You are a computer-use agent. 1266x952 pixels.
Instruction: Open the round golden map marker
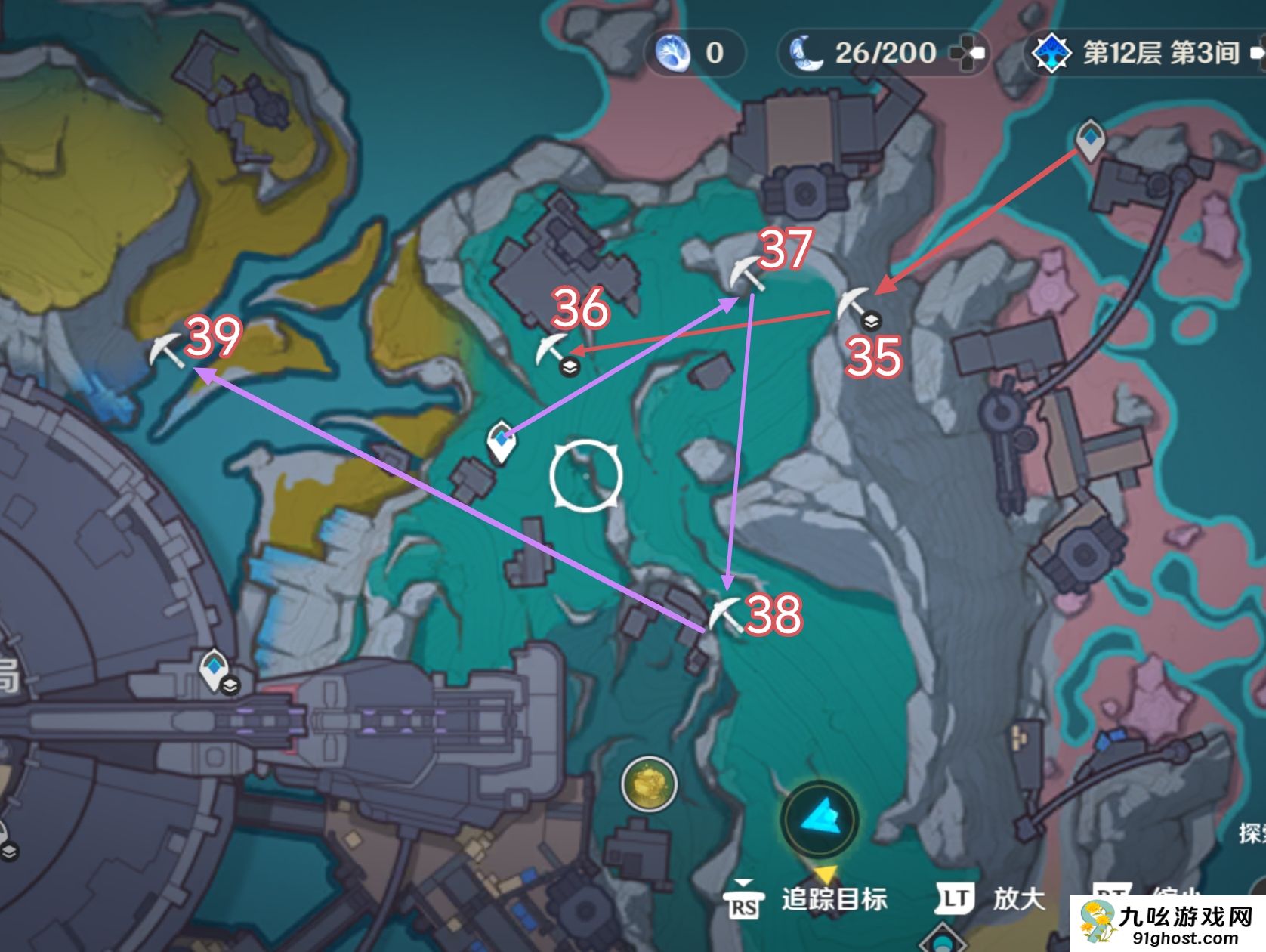[649, 784]
